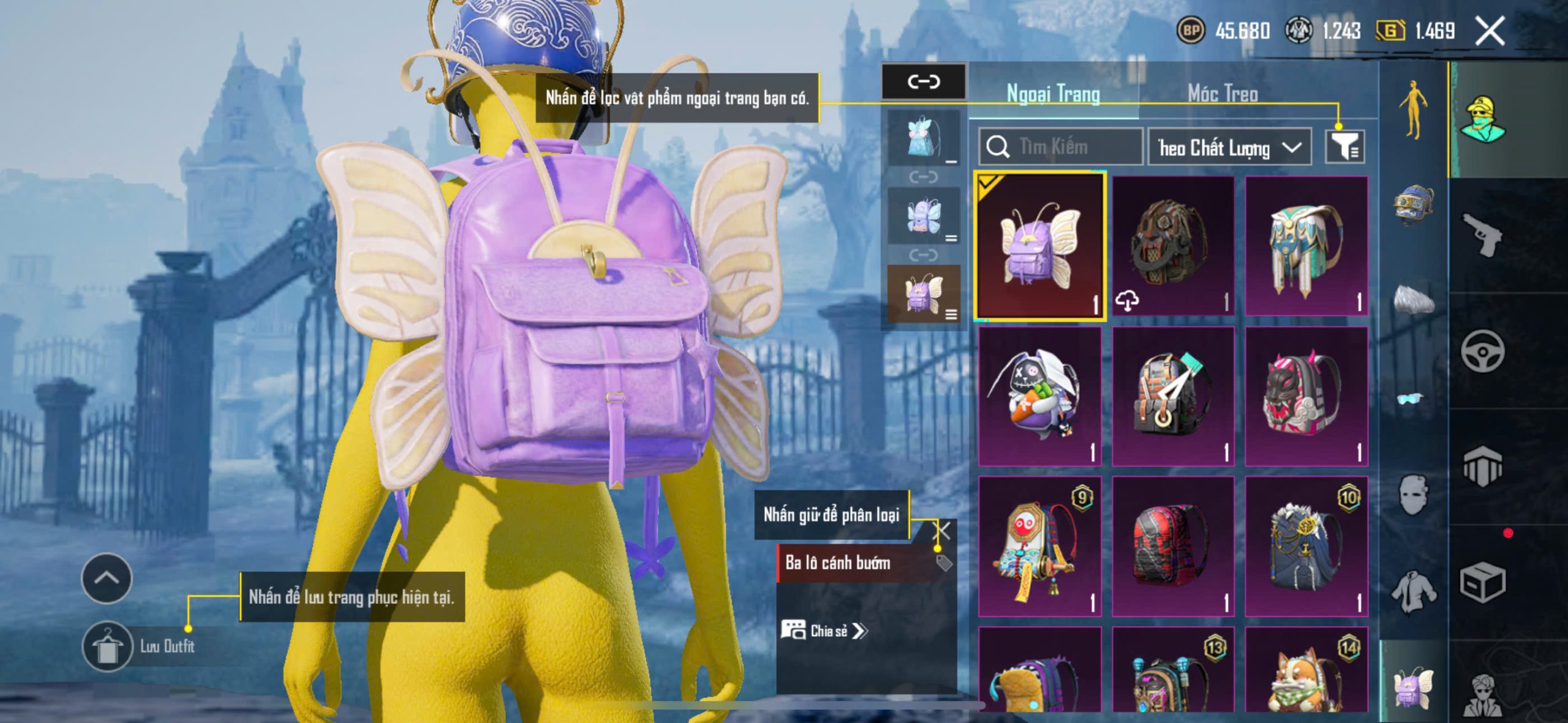This screenshot has width=1568, height=723.
Task: Select the helmet skin category icon
Action: point(1413,206)
